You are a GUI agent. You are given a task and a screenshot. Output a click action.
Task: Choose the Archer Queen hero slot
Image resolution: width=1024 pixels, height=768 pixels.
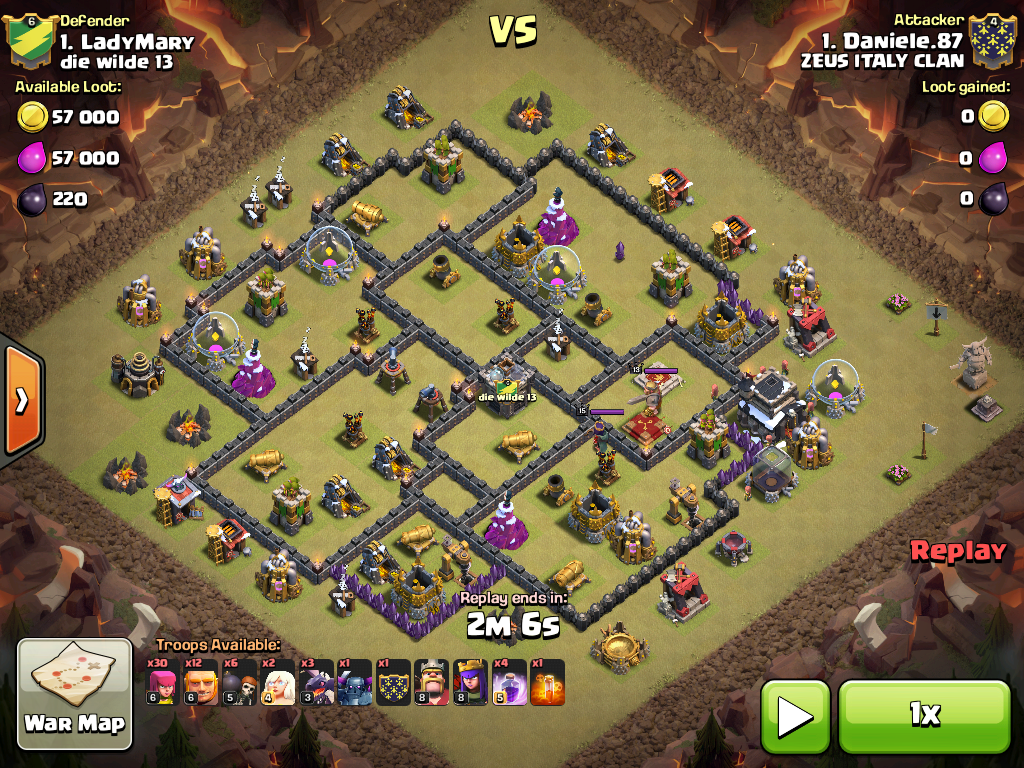coord(471,683)
